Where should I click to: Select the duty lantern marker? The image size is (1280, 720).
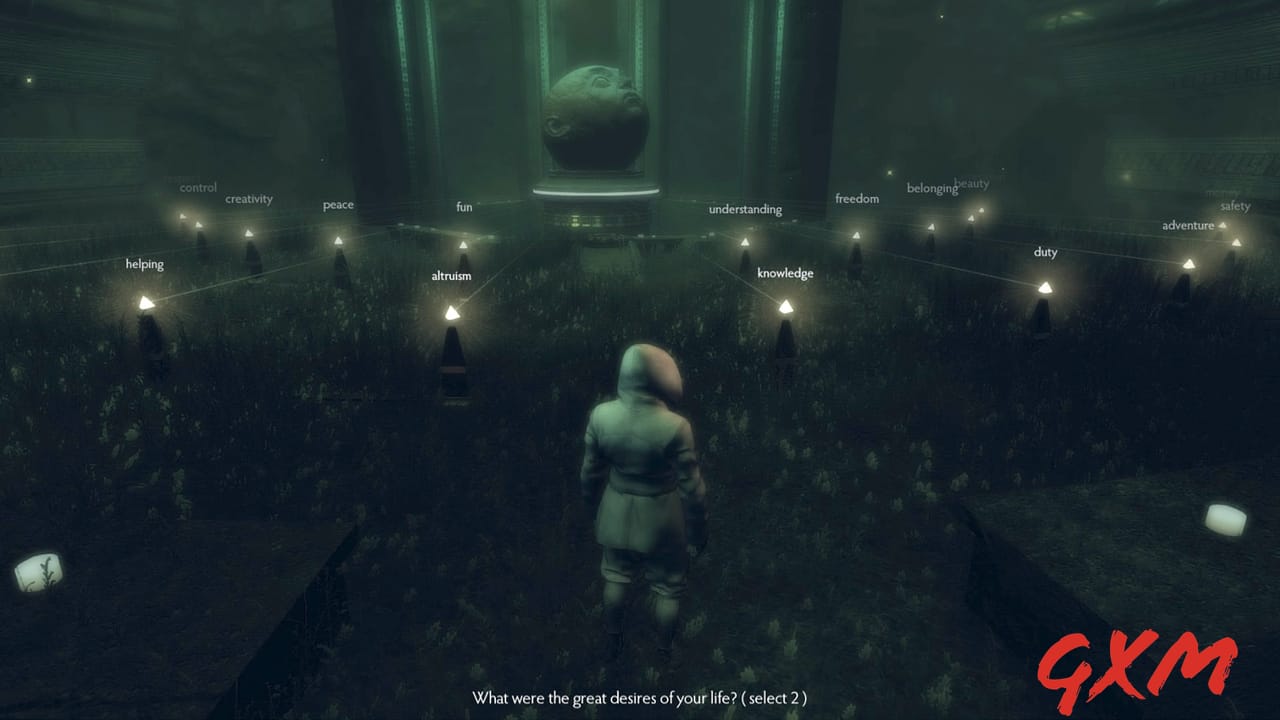(1048, 288)
